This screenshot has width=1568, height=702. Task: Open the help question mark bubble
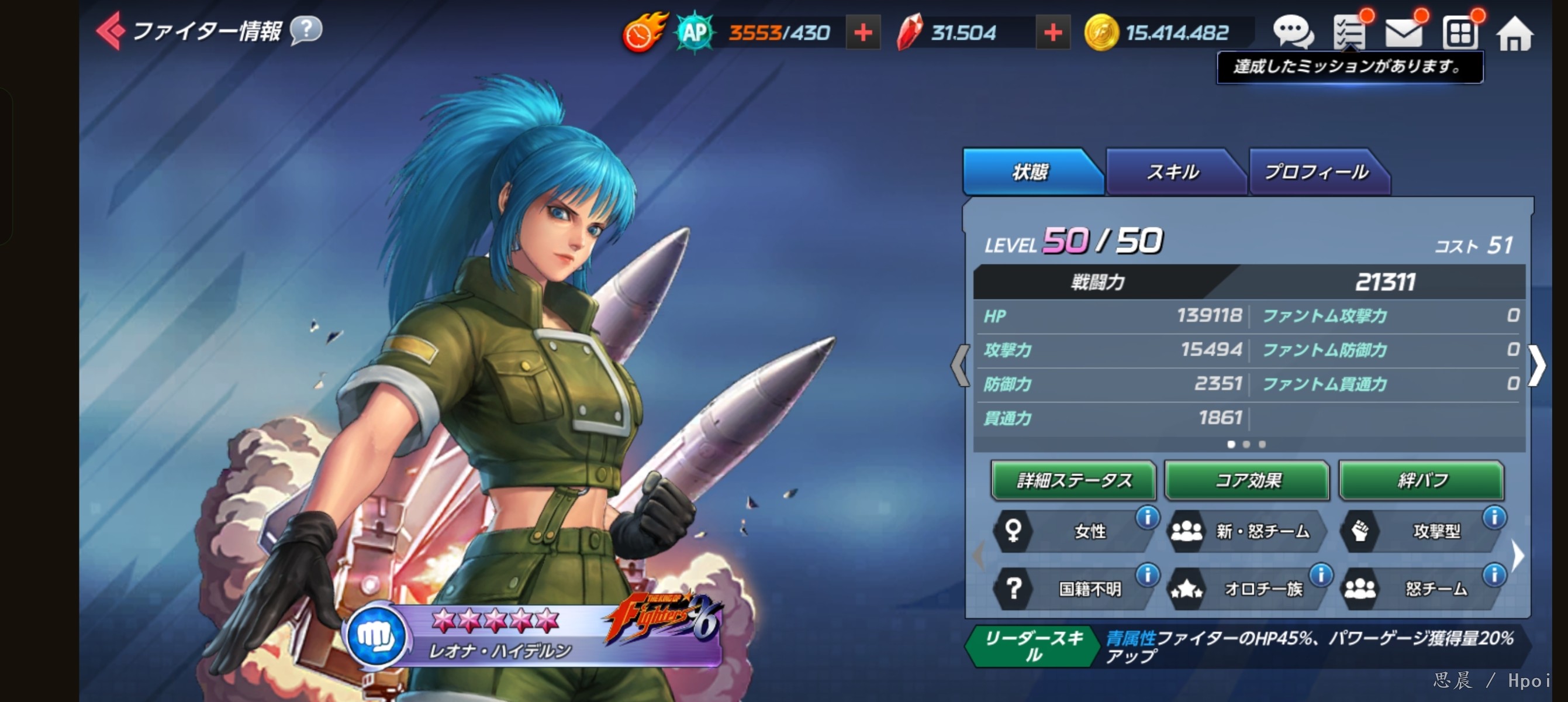pyautogui.click(x=306, y=29)
